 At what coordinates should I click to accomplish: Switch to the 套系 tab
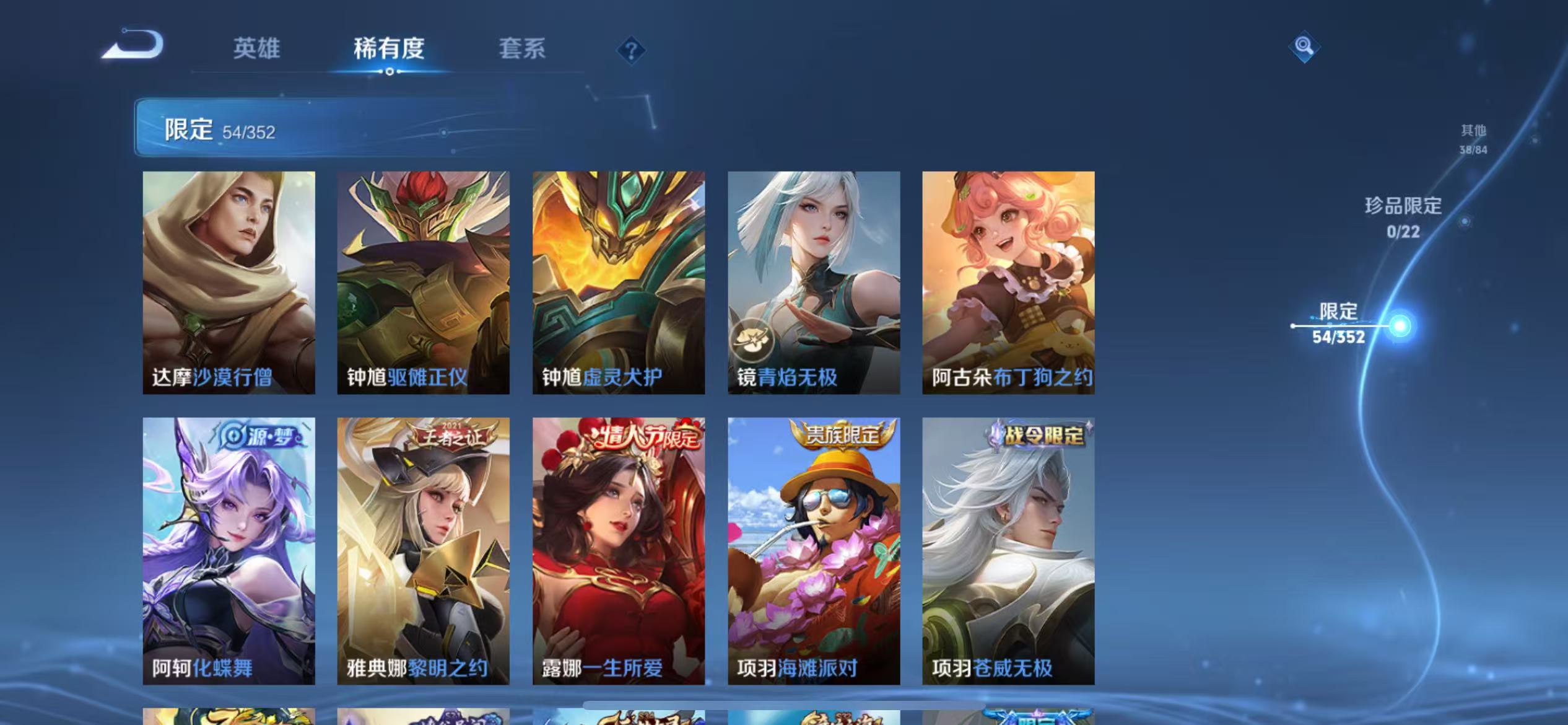coord(522,50)
